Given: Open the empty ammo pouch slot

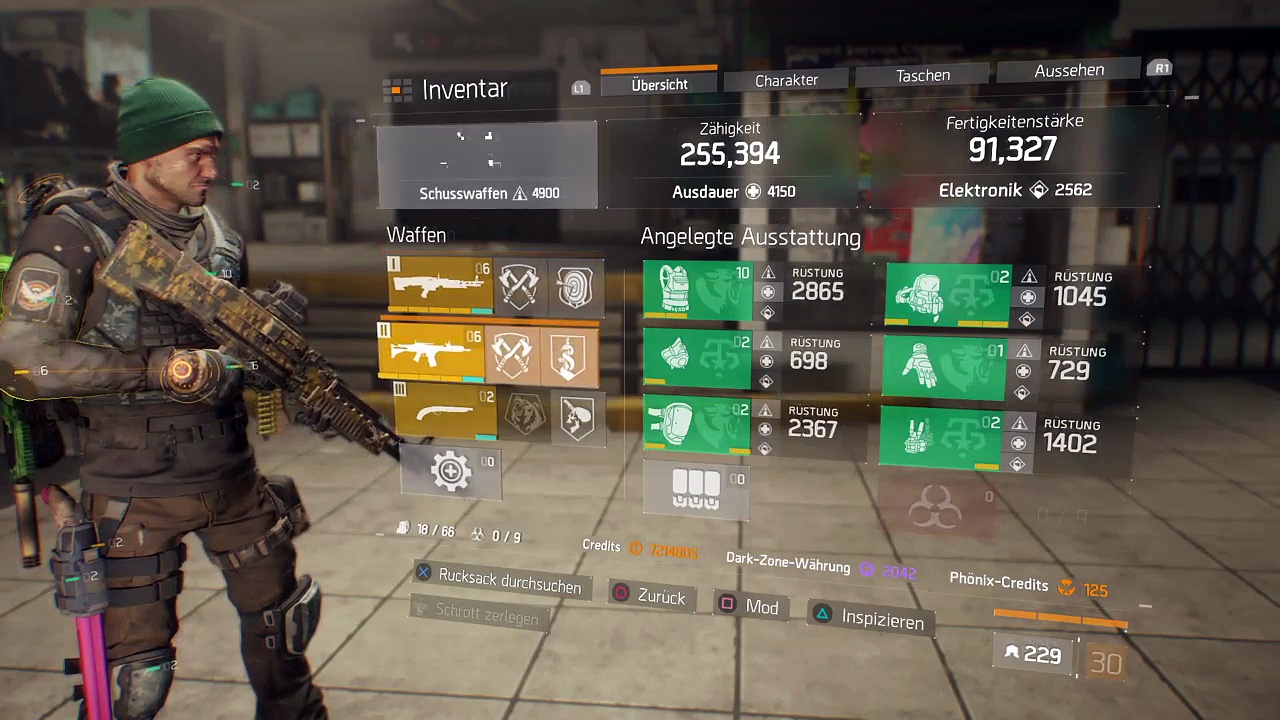Looking at the screenshot, I should click(x=696, y=488).
